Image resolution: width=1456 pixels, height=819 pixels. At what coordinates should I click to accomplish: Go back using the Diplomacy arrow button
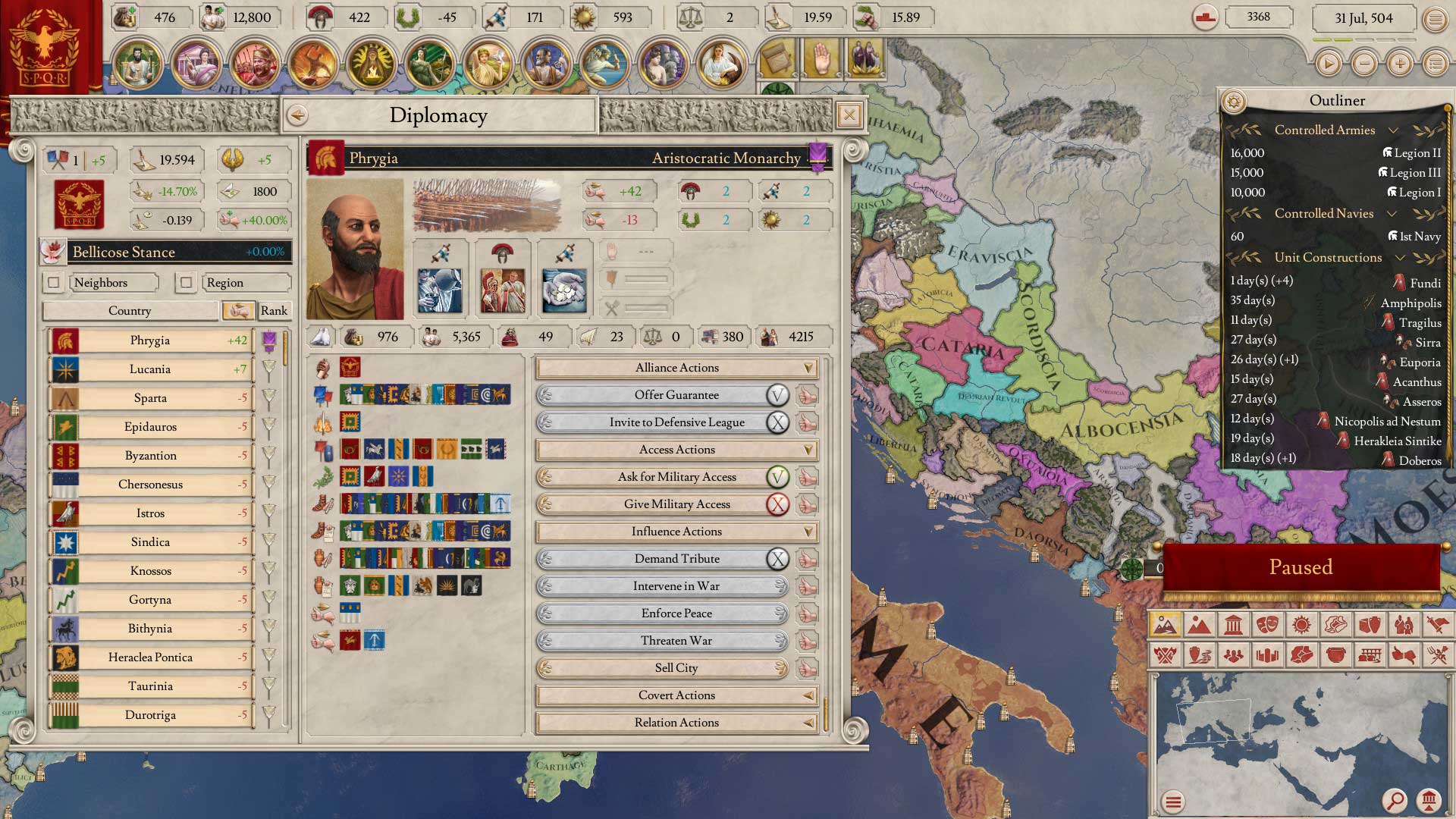pyautogui.click(x=298, y=115)
